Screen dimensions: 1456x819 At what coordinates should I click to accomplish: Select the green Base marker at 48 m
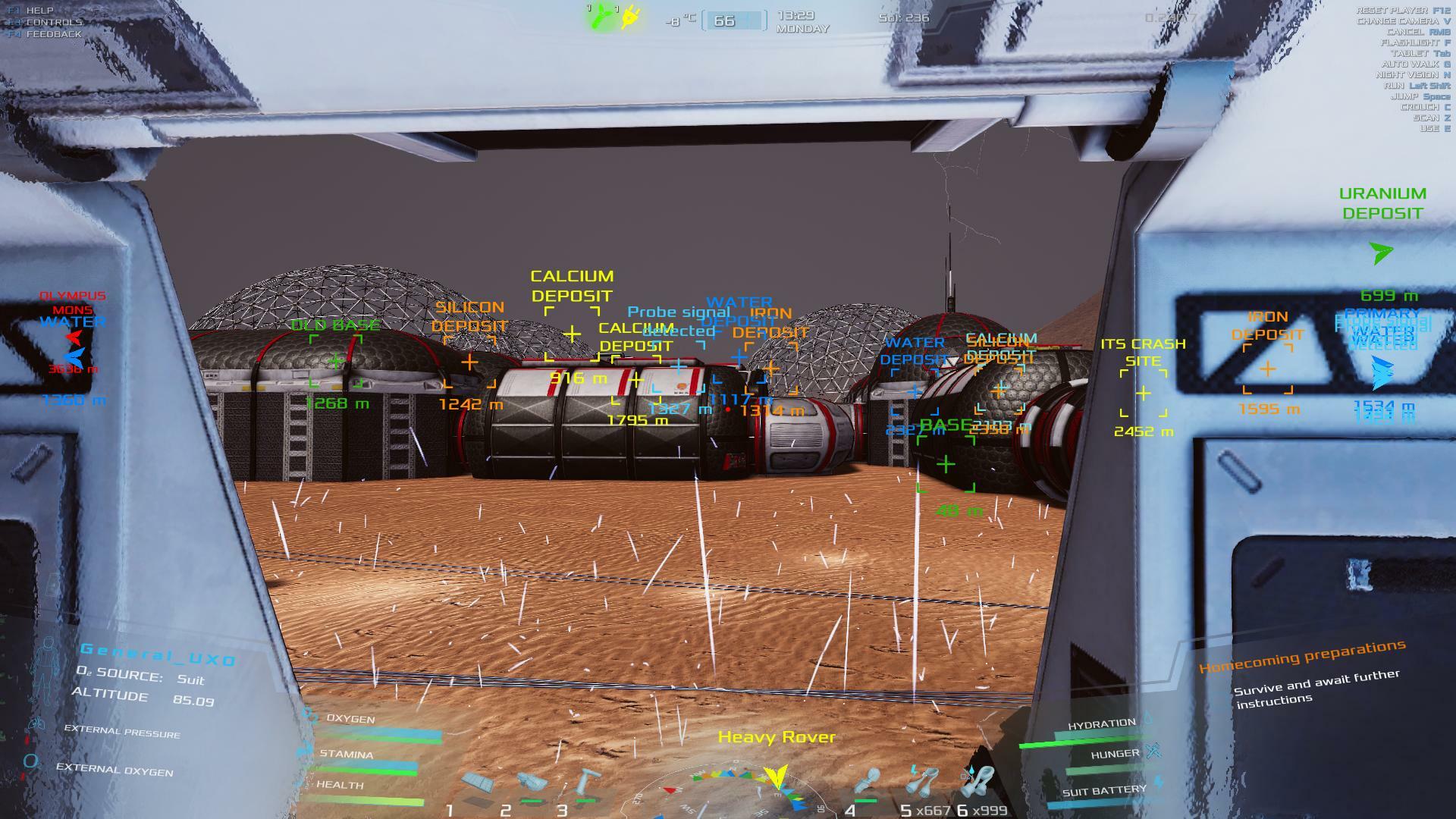946,464
